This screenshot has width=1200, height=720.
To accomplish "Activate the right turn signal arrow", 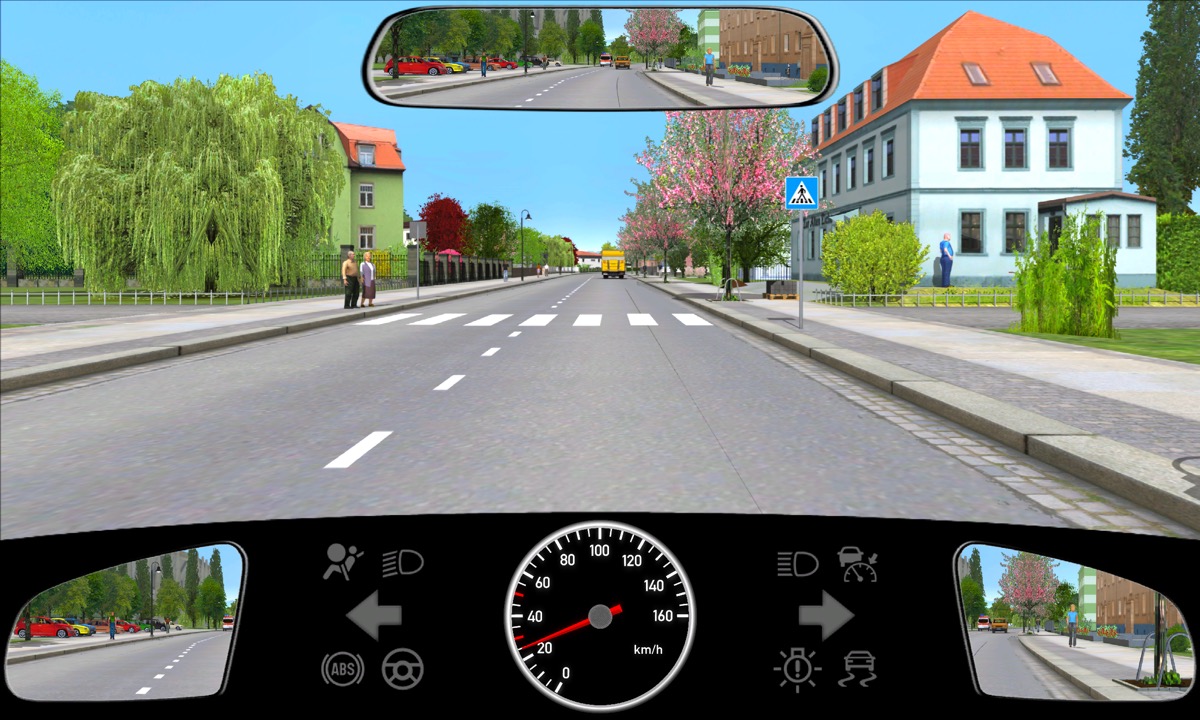I will point(826,615).
